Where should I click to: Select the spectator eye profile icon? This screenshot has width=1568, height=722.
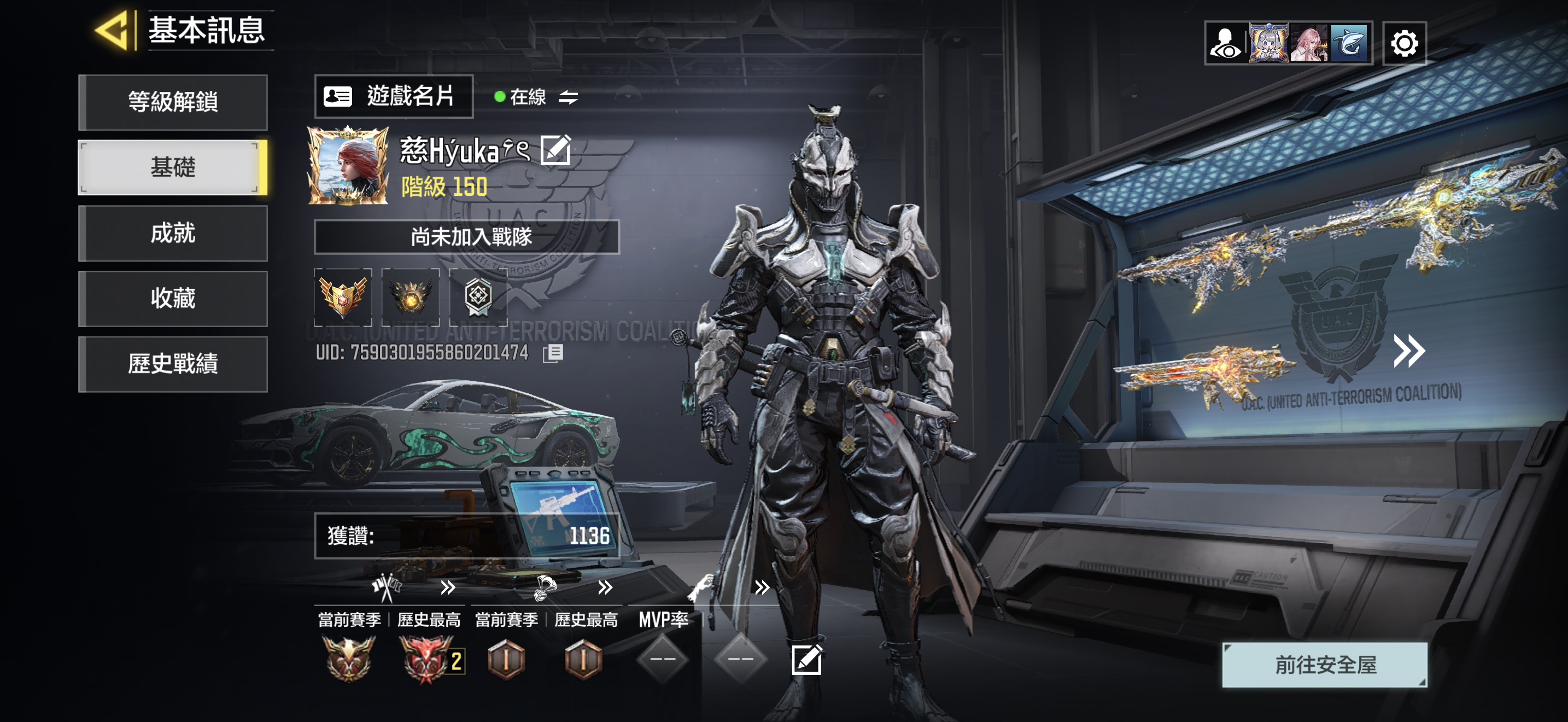[x=1225, y=43]
